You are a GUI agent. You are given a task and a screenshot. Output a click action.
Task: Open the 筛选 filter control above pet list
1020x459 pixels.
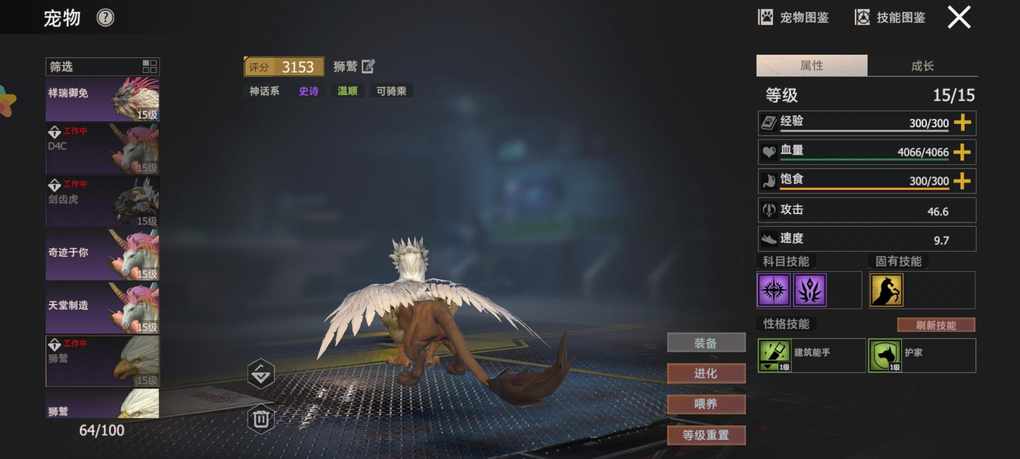click(x=102, y=67)
